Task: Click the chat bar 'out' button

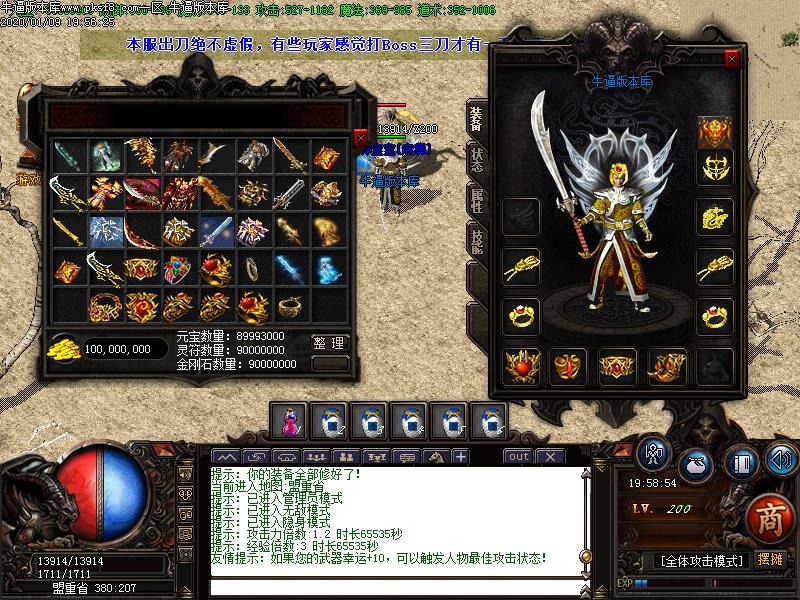Action: pos(518,457)
